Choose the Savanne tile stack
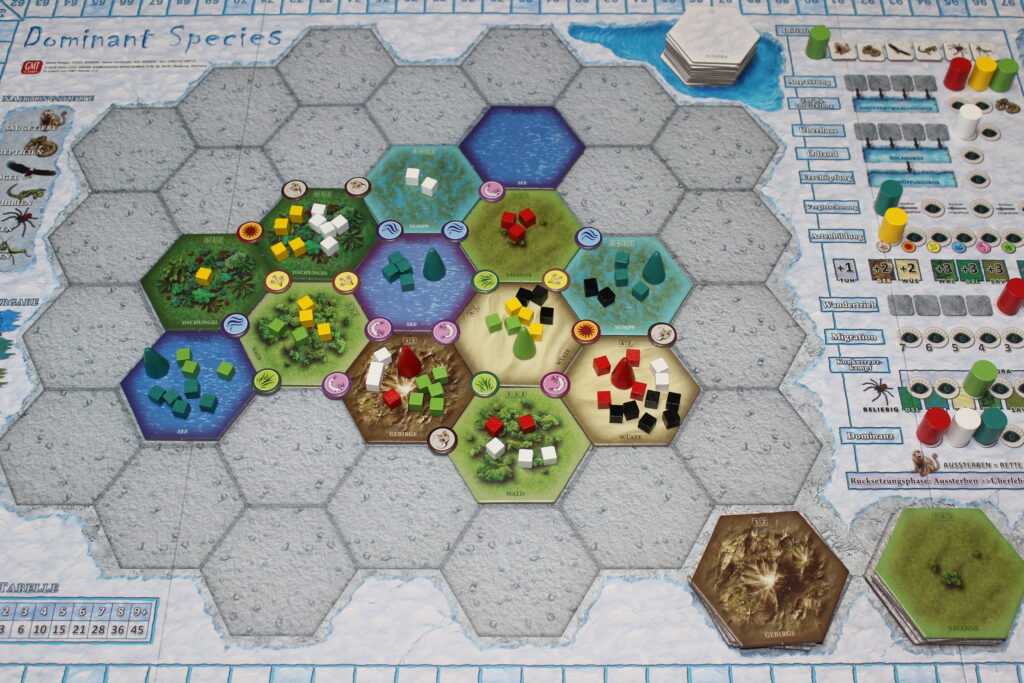This screenshot has height=683, width=1024. click(945, 573)
